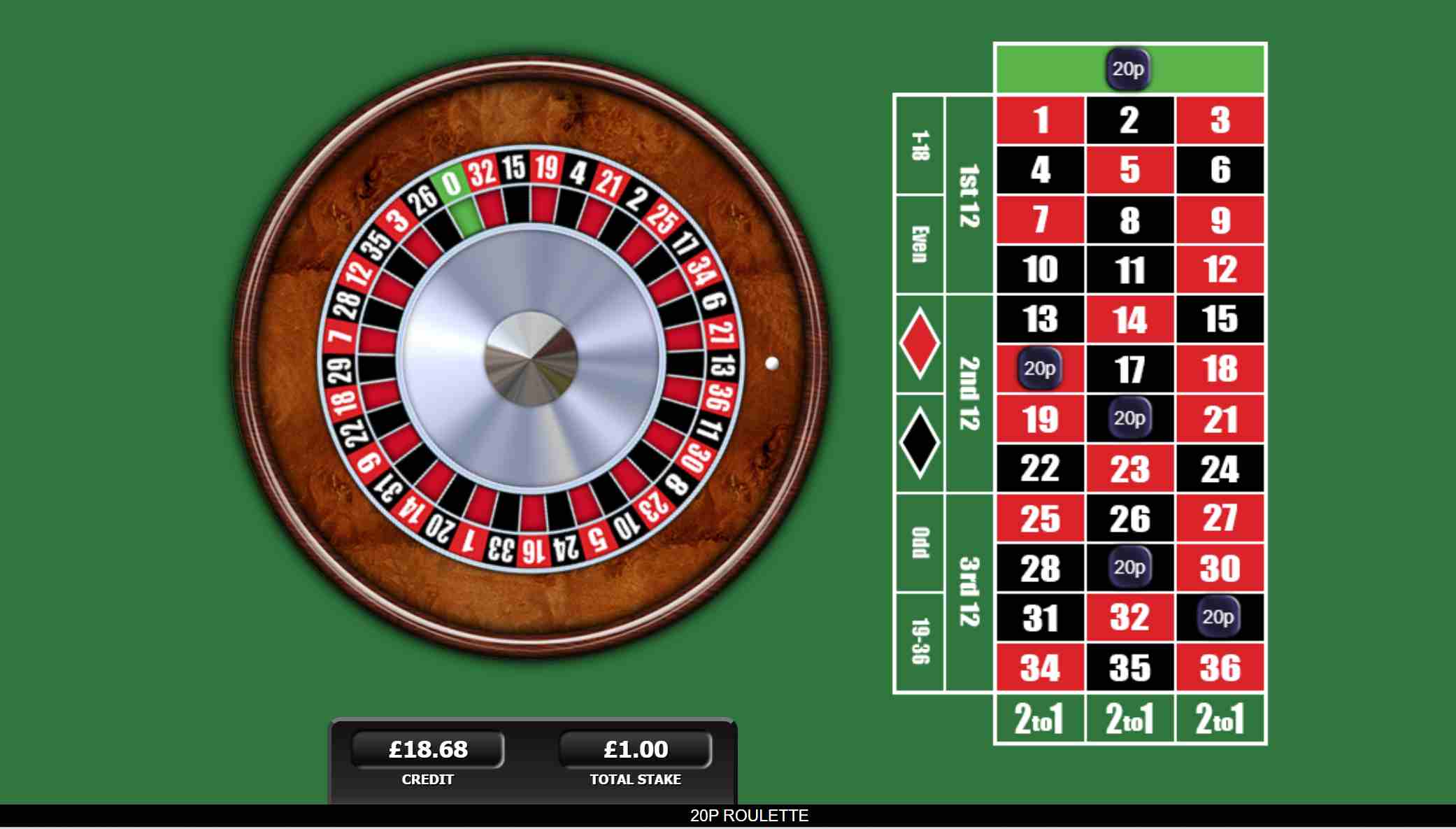1456x829 pixels.
Task: Bet on the first column 2to1 spot
Action: point(1041,717)
